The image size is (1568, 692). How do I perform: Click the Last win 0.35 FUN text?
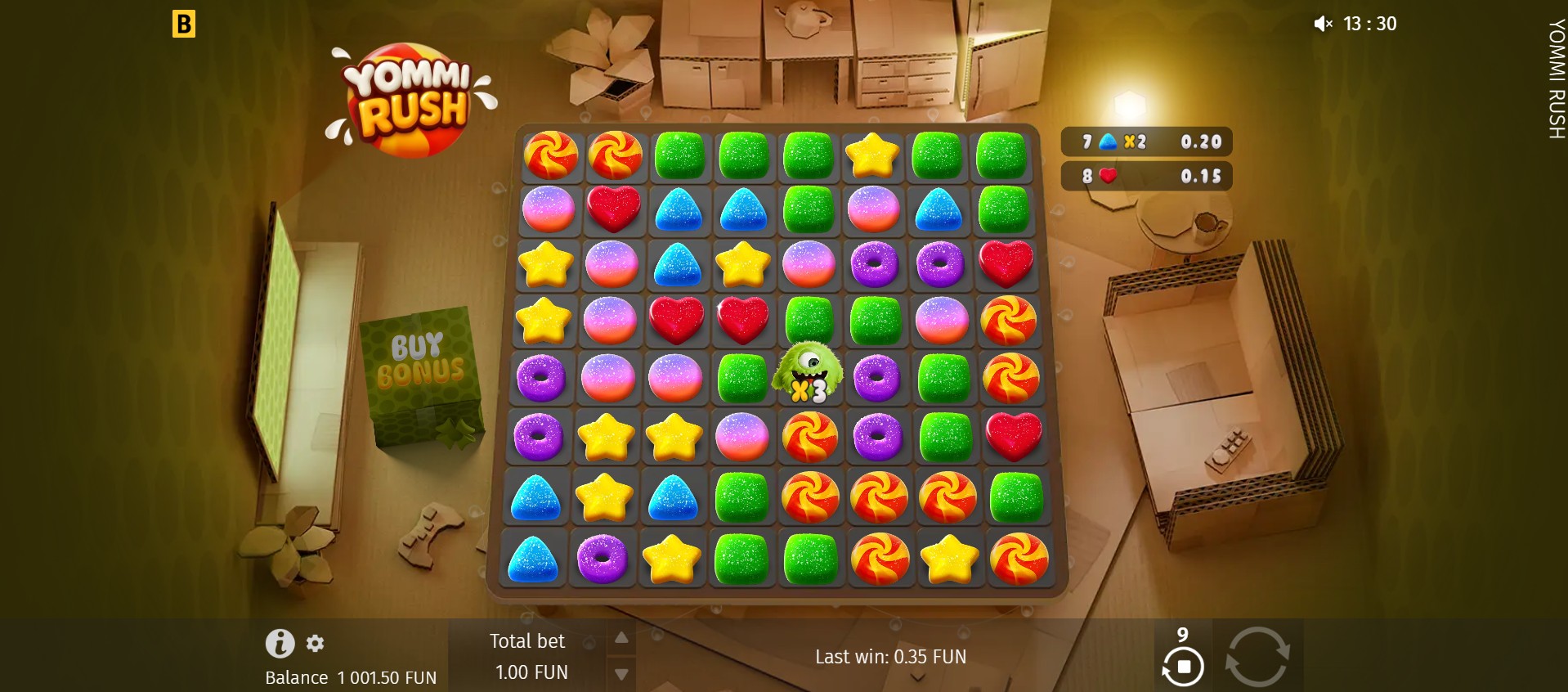tap(889, 657)
